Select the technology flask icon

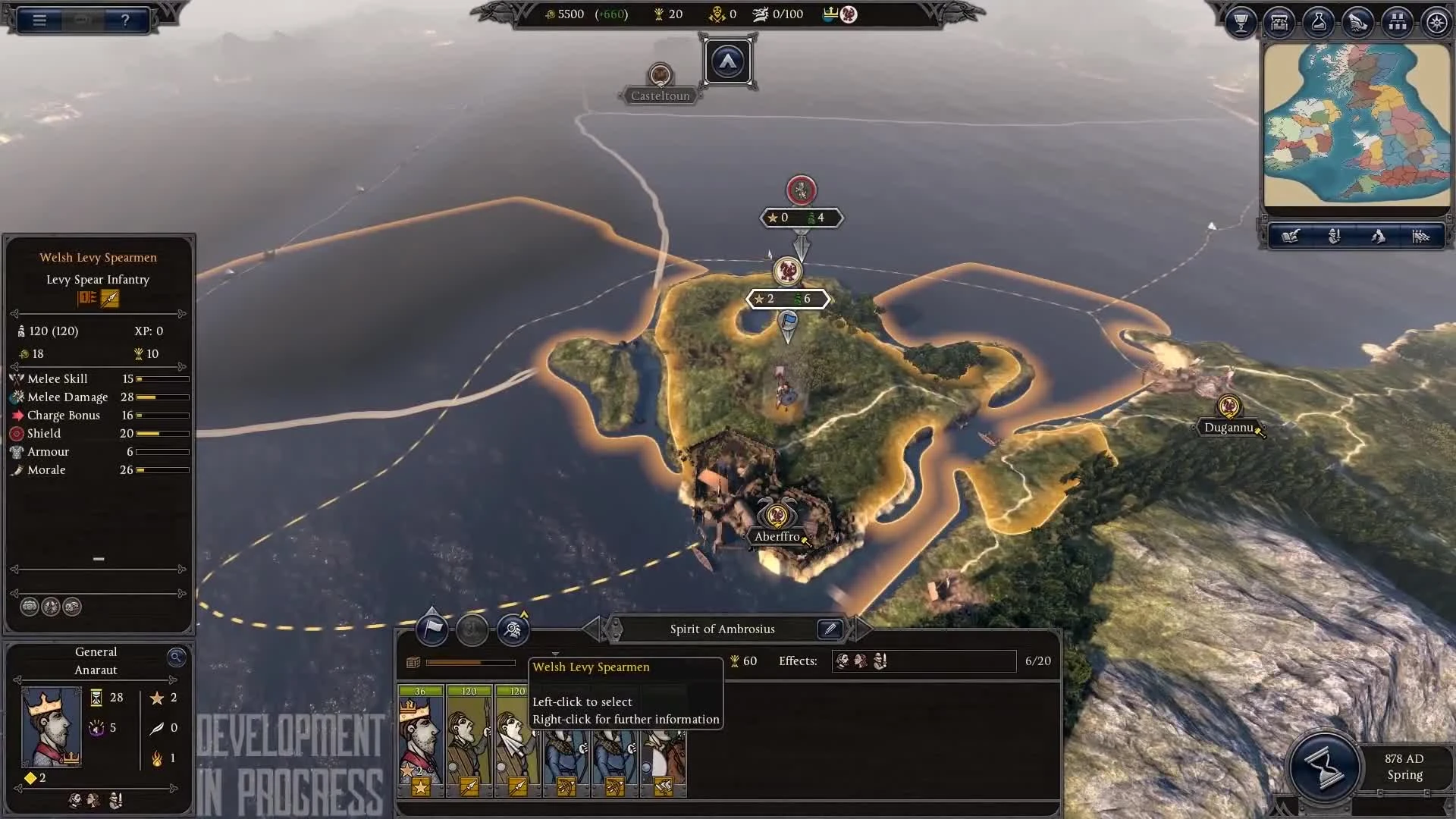(x=1319, y=22)
